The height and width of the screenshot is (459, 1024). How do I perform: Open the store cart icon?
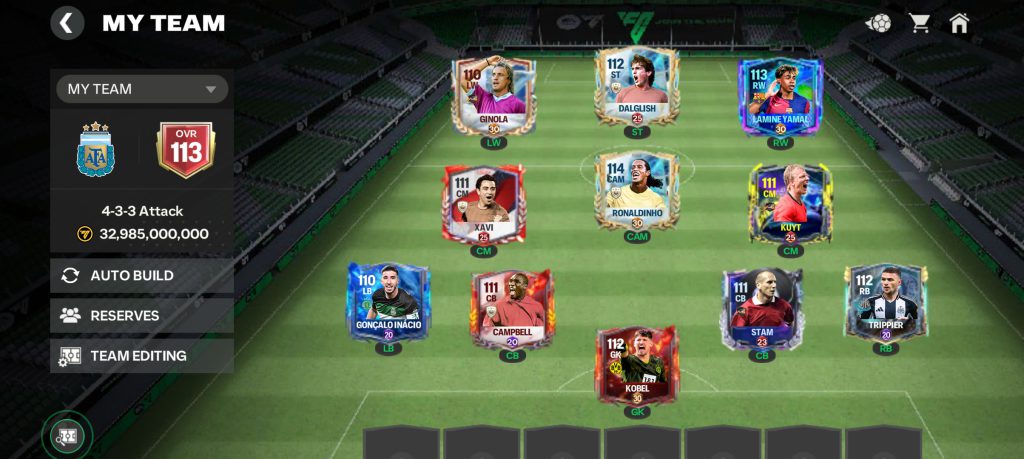coord(920,23)
